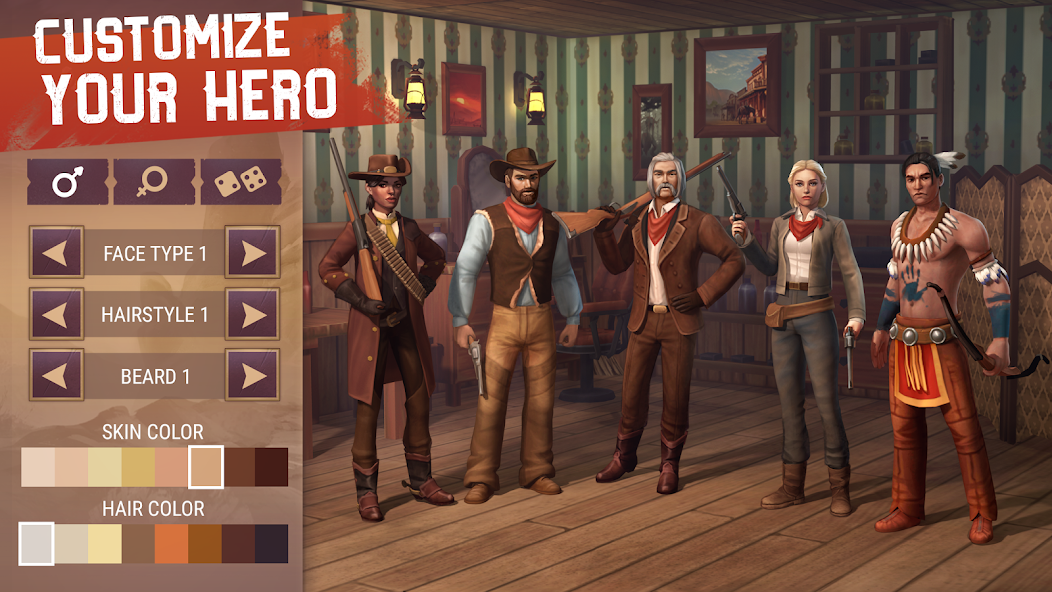The height and width of the screenshot is (592, 1052).
Task: Choose the female gender symbol button
Action: point(154,181)
